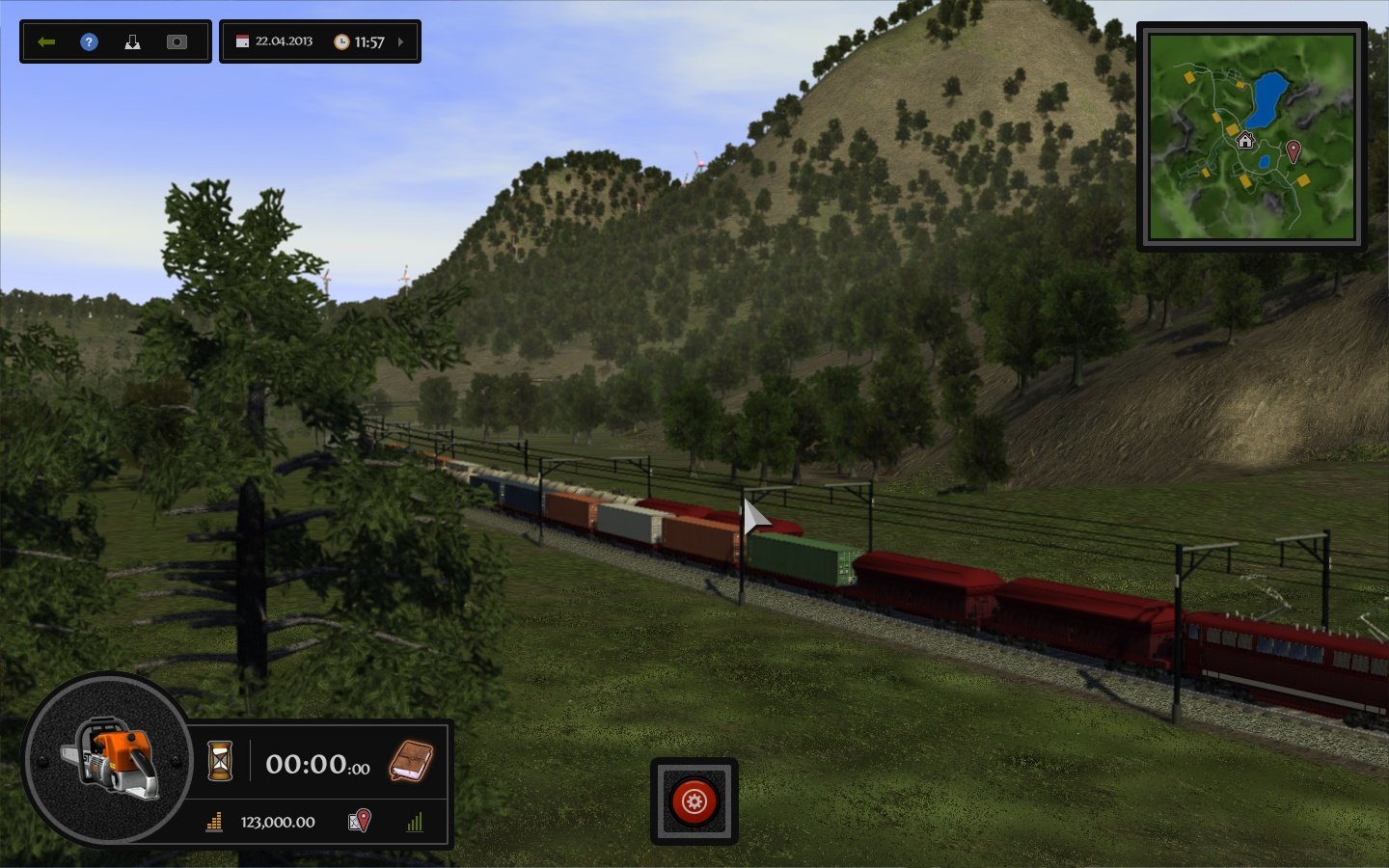The width and height of the screenshot is (1389, 868).
Task: Click the save download icon
Action: pos(133,41)
